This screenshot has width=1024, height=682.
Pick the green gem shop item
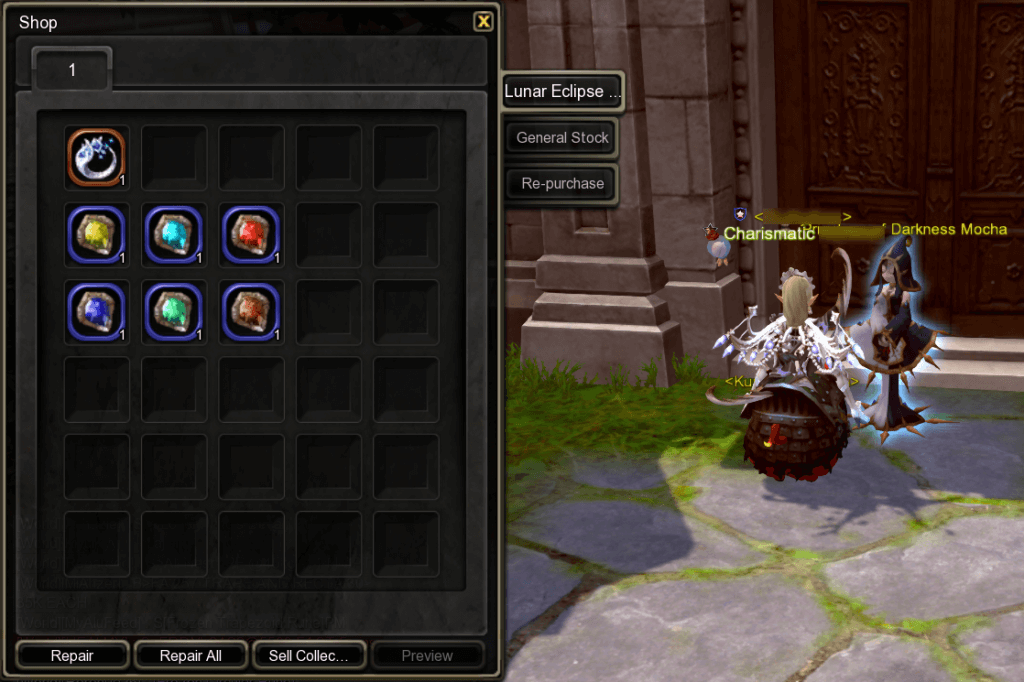click(174, 311)
